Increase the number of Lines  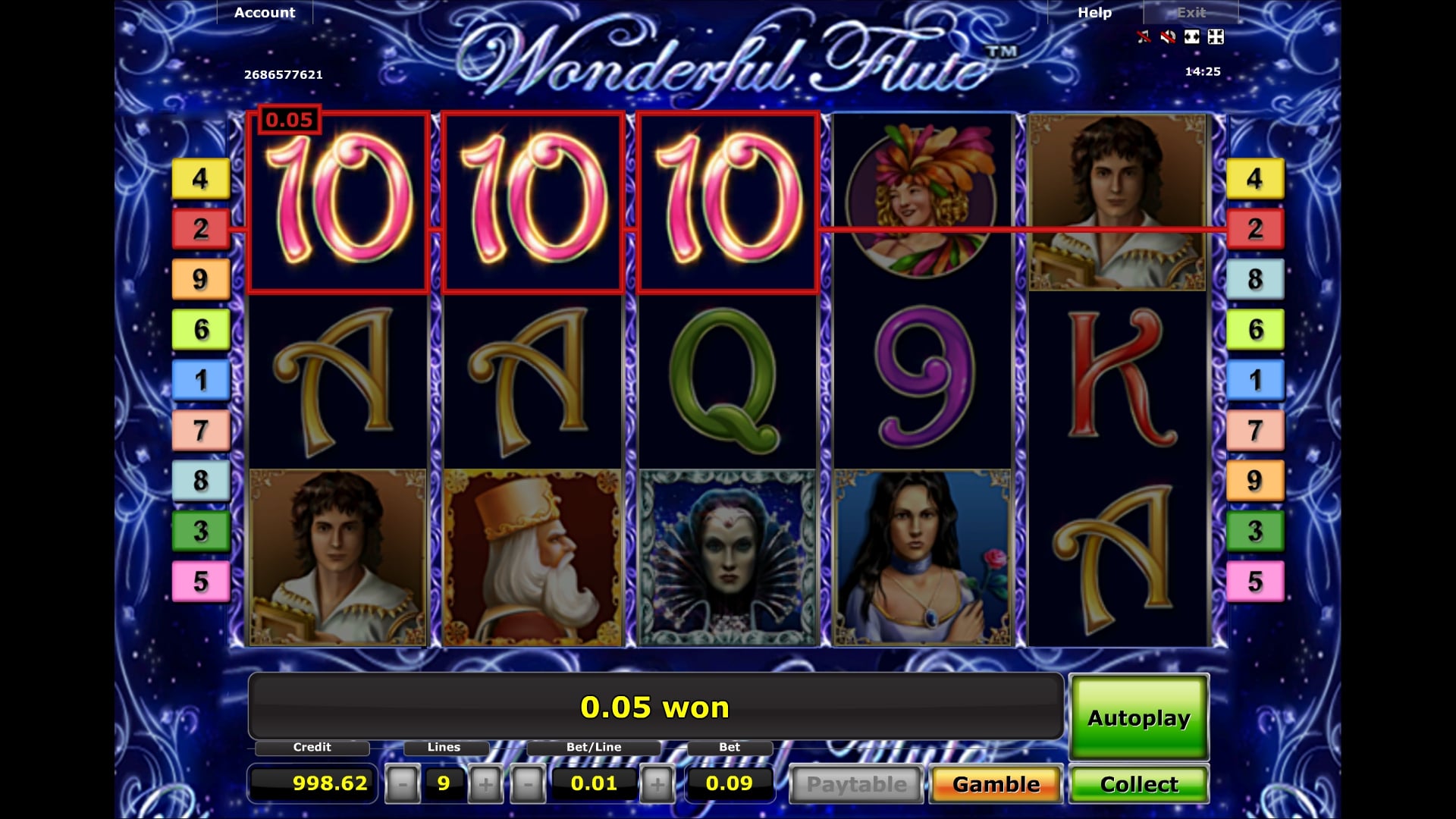485,784
